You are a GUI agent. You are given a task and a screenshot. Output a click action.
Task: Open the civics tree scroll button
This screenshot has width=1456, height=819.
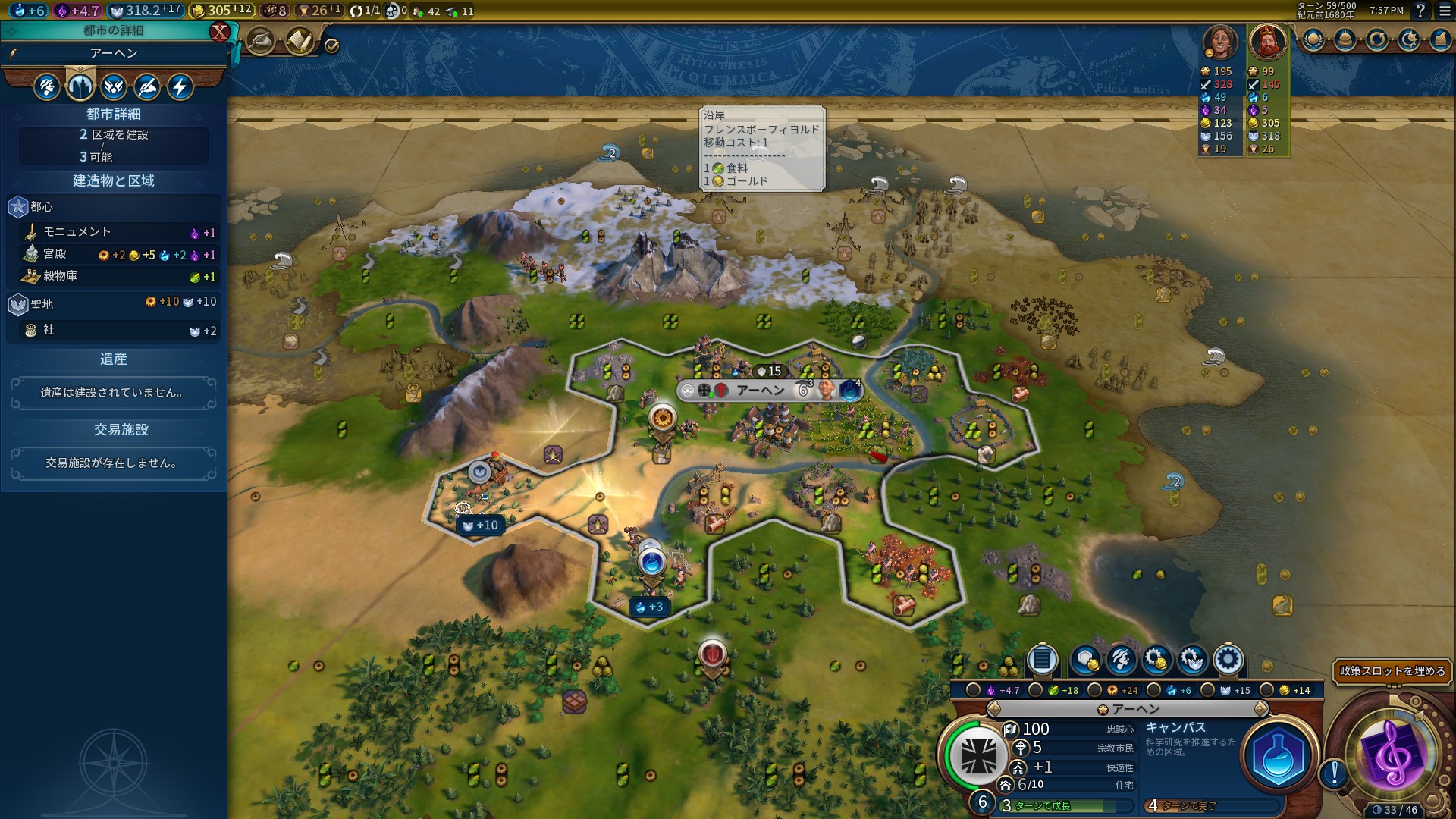300,42
